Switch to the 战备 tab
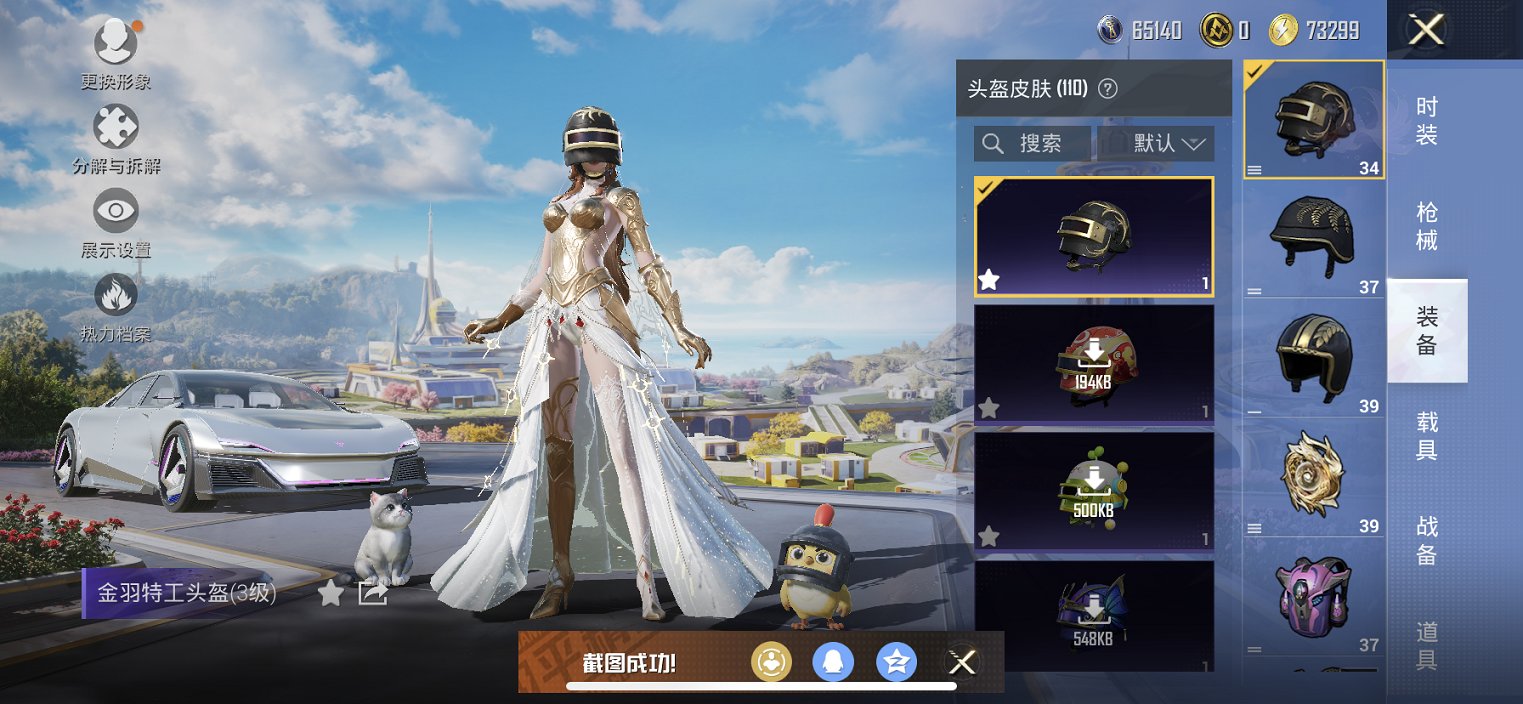Image resolution: width=1523 pixels, height=704 pixels. click(x=1427, y=540)
